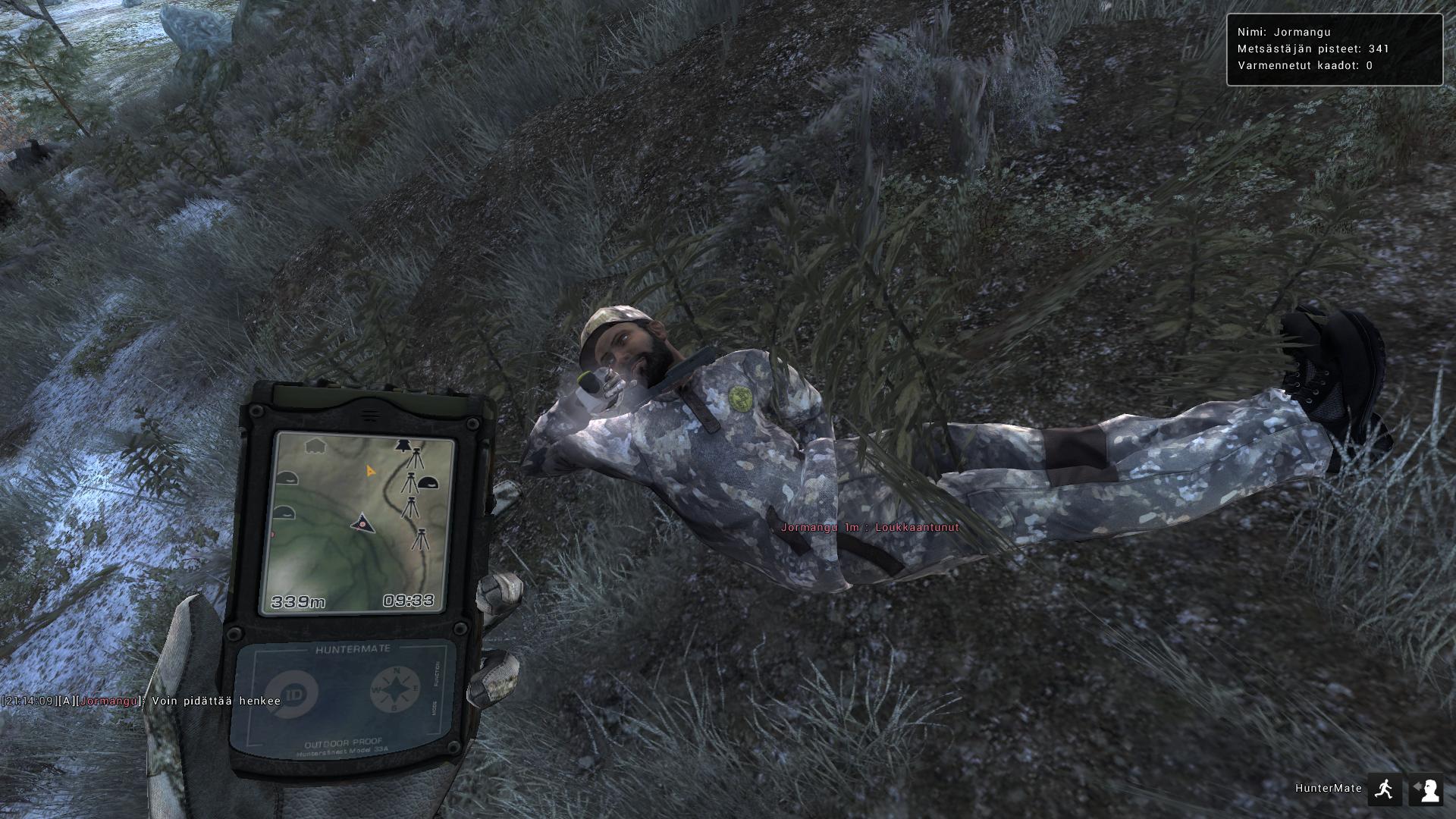1456x819 pixels.
Task: Click the dark bird marker on the GPS map
Action: [401, 444]
